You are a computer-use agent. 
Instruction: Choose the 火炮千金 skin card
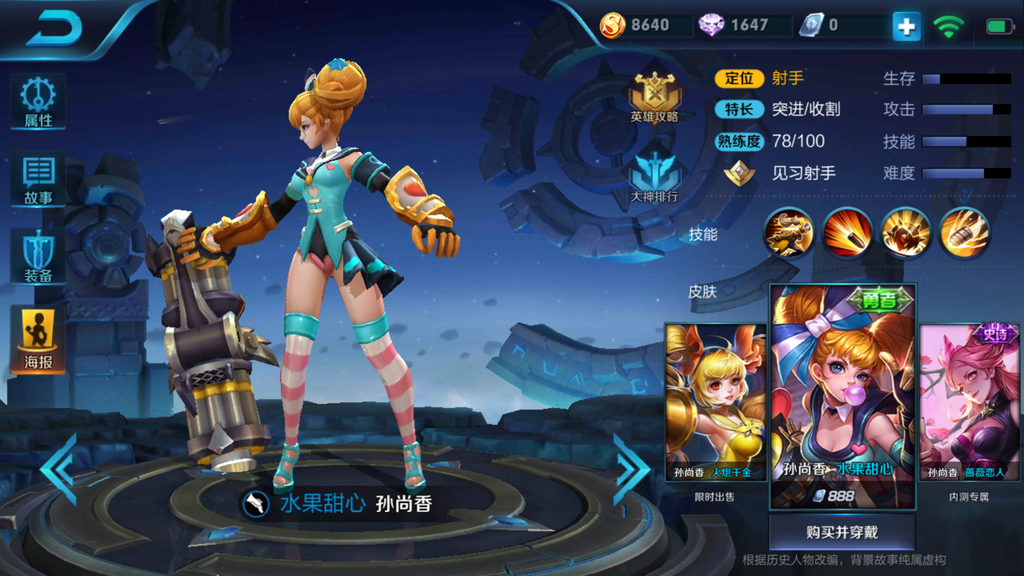click(714, 400)
